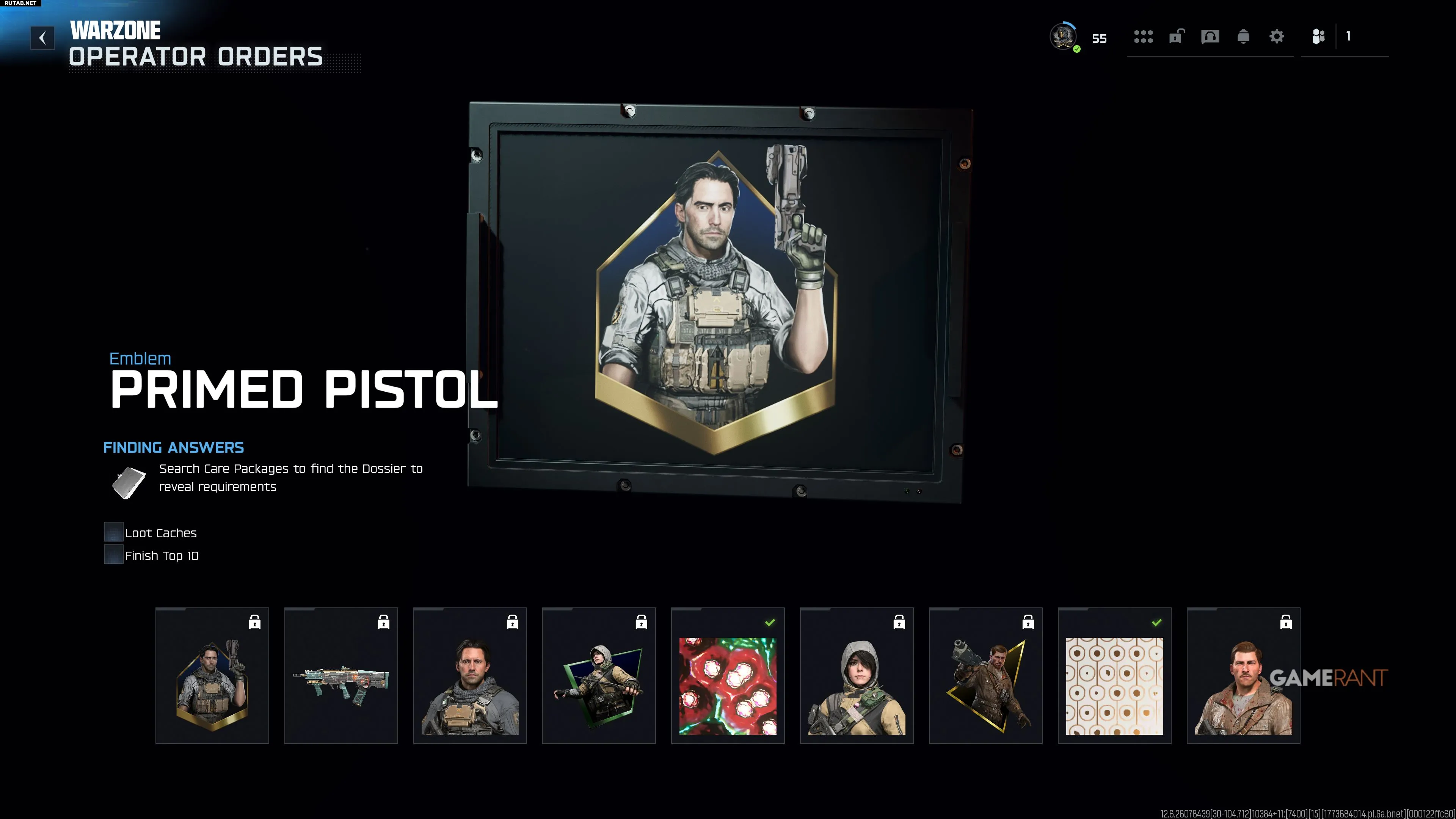1456x819 pixels.
Task: Show notifications with the bell icon
Action: coord(1243,37)
